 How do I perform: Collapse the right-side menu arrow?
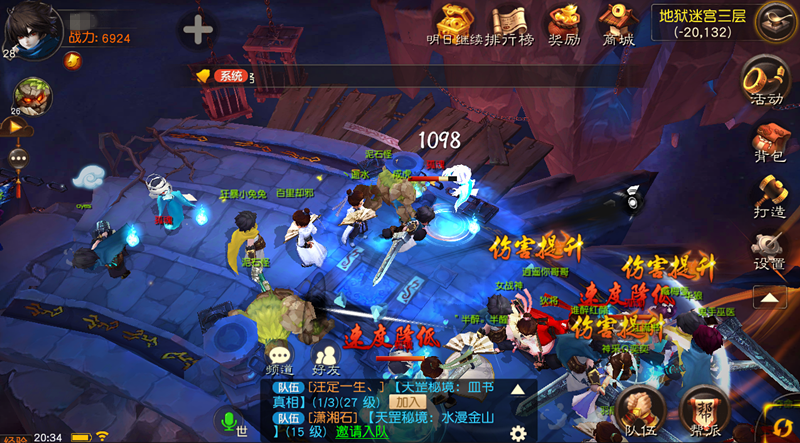769,297
